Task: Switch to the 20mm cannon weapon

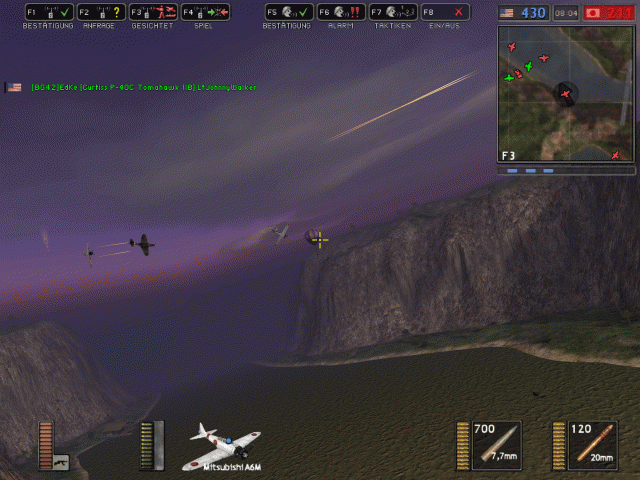Action: click(592, 444)
